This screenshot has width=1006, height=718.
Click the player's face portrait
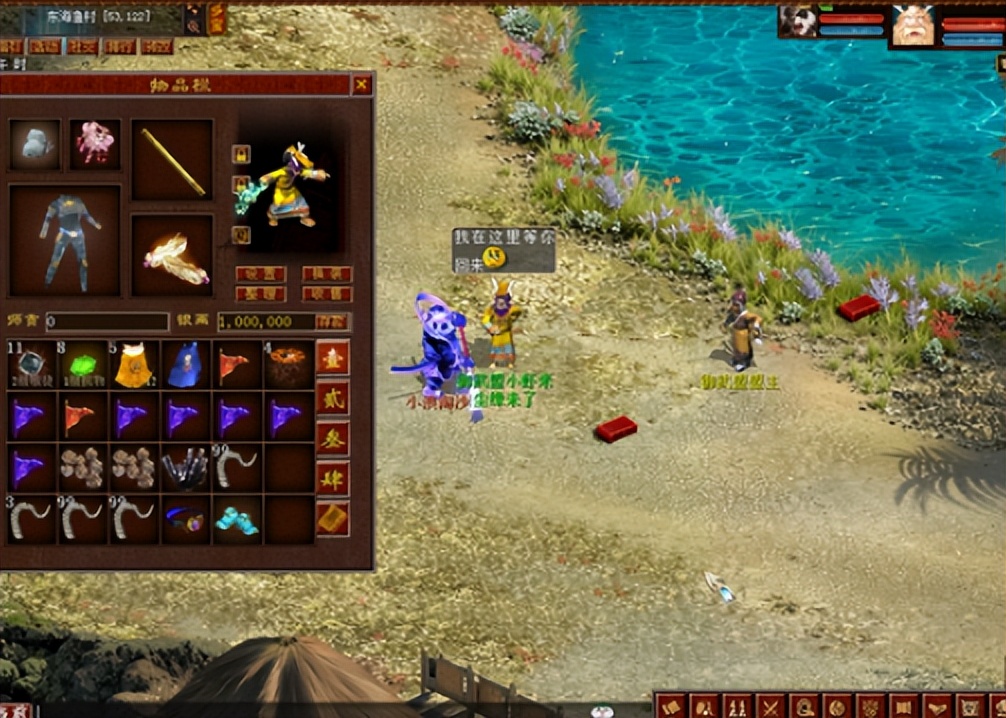pos(913,26)
